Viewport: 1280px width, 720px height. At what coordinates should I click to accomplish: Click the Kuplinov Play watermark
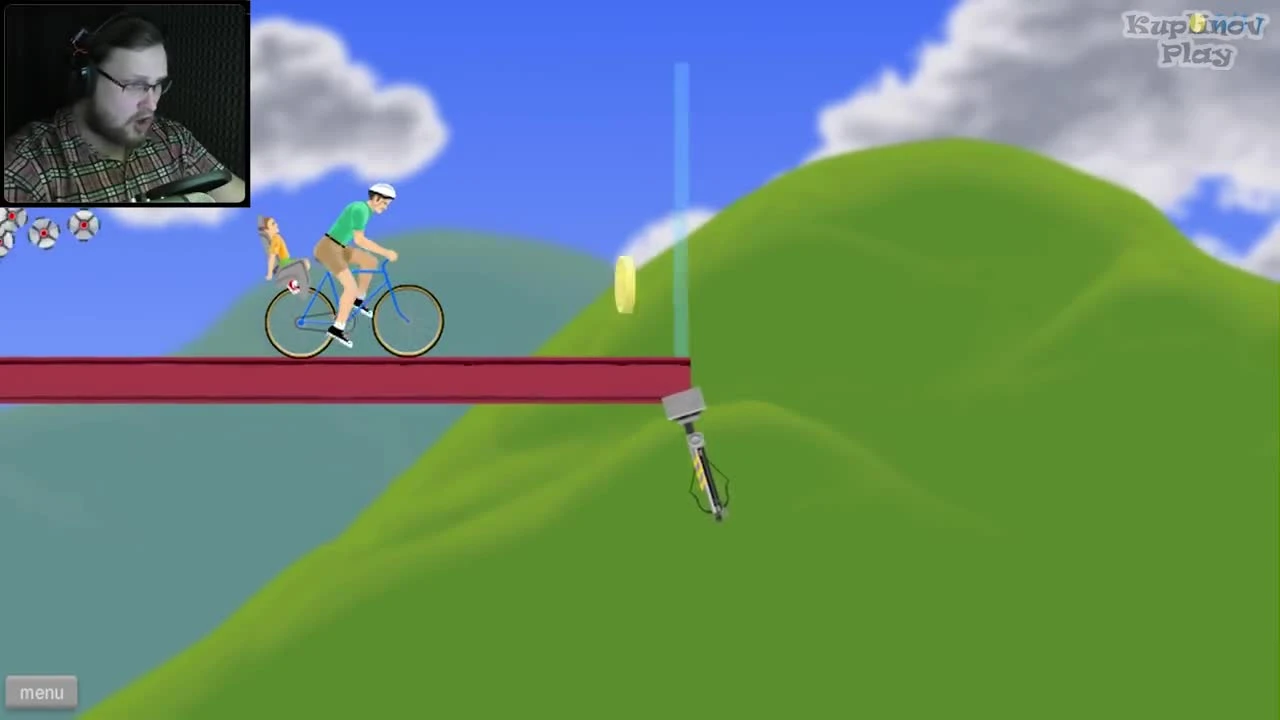point(1193,40)
